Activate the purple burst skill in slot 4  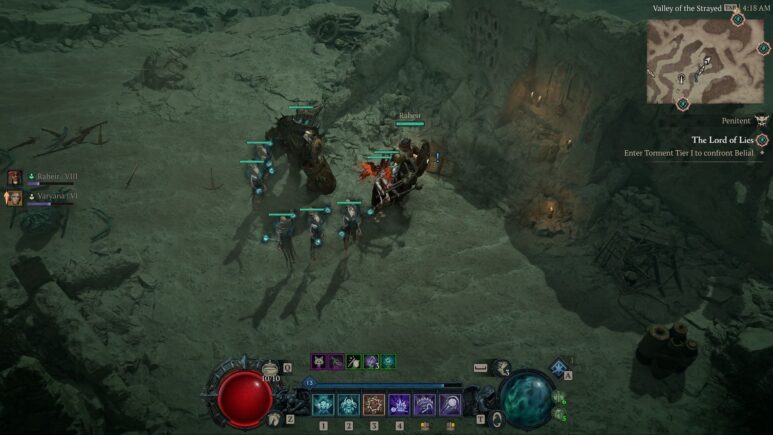(x=399, y=404)
